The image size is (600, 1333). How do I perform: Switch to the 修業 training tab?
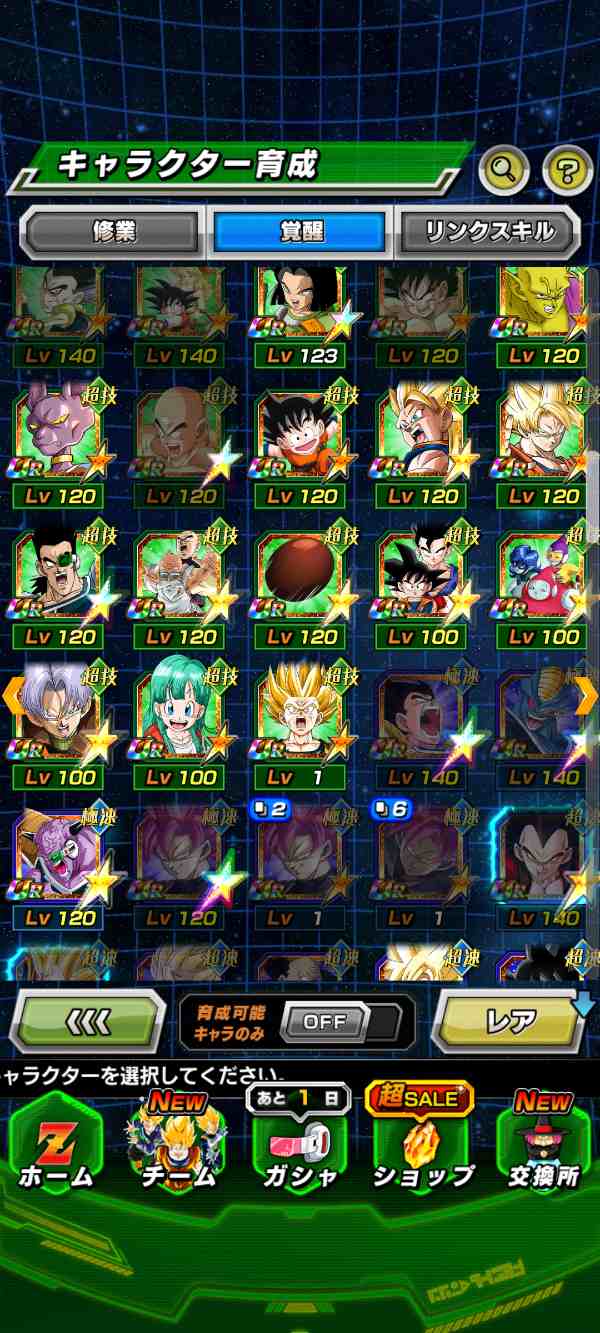(x=111, y=232)
